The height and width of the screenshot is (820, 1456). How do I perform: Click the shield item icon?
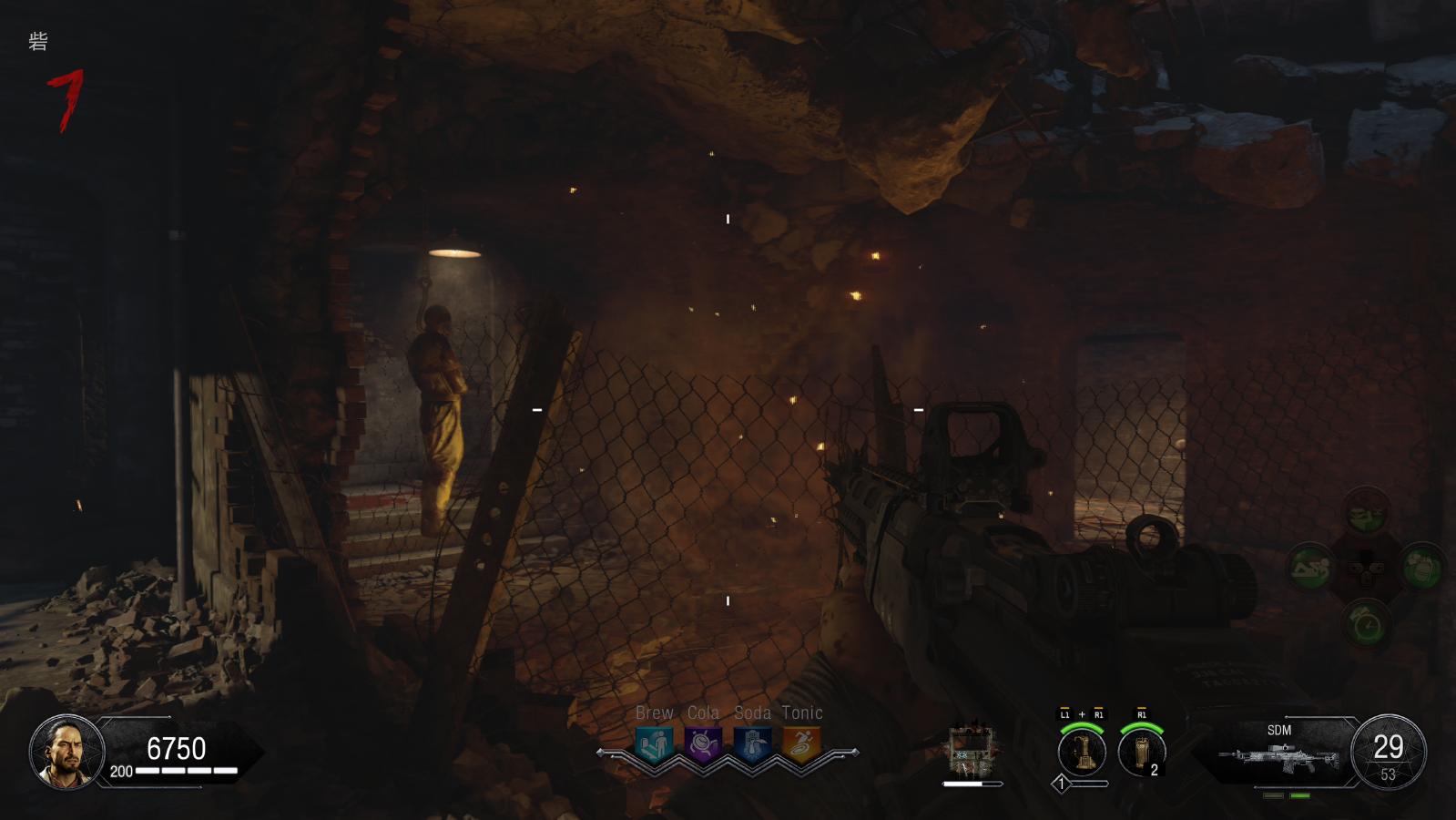(x=971, y=752)
